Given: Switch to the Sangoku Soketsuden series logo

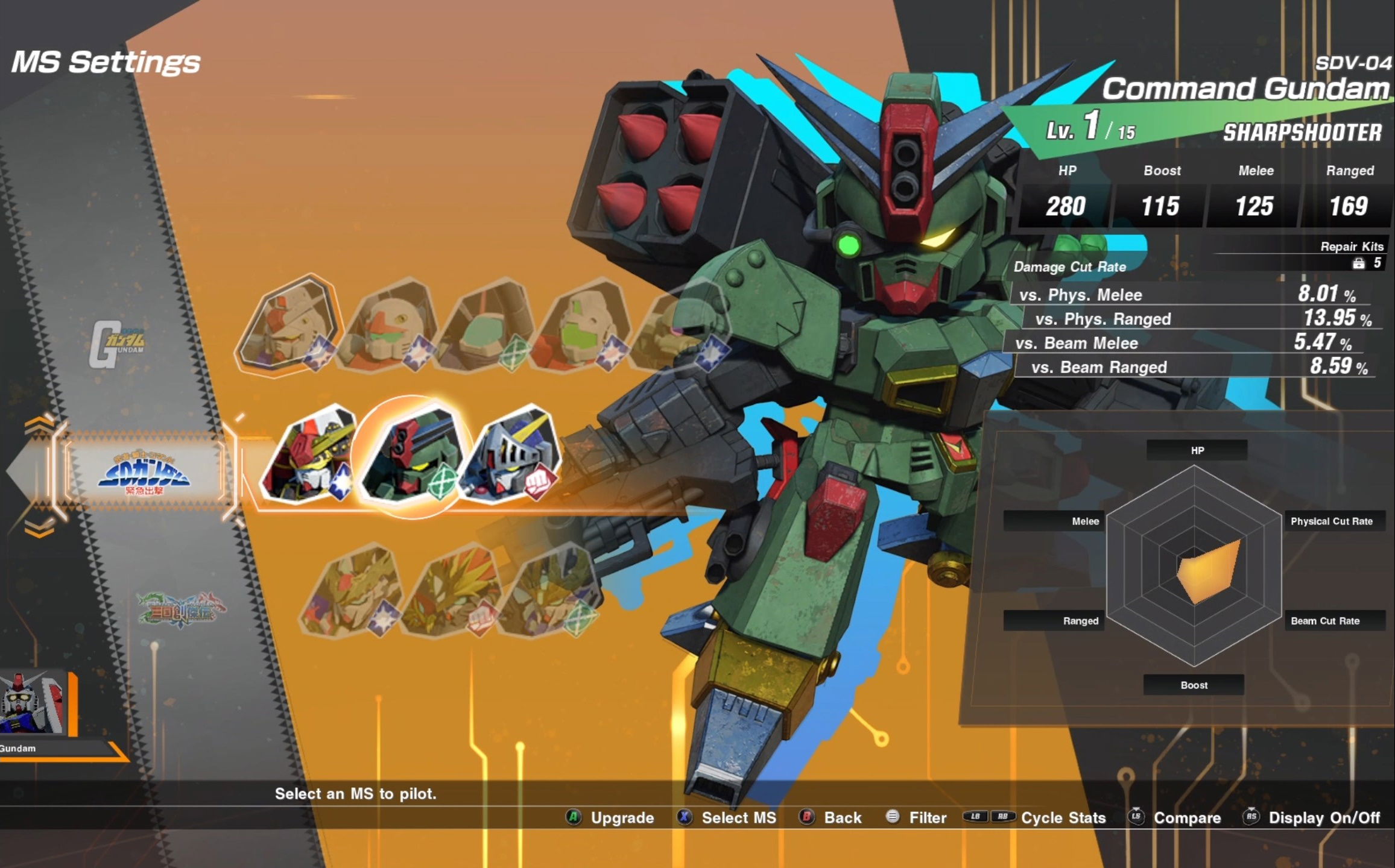Looking at the screenshot, I should click(181, 609).
